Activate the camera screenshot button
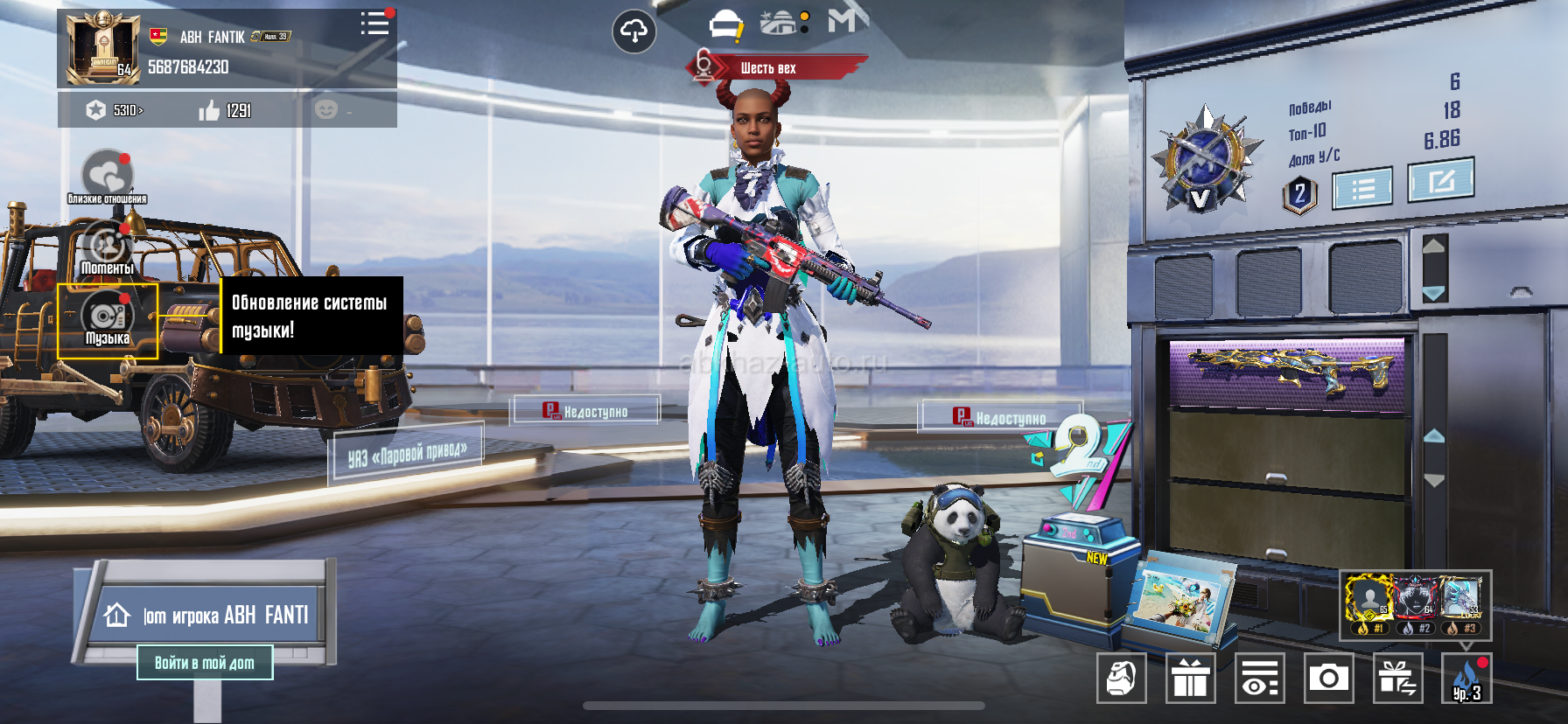Screen dimensions: 1568x724 (1328, 678)
